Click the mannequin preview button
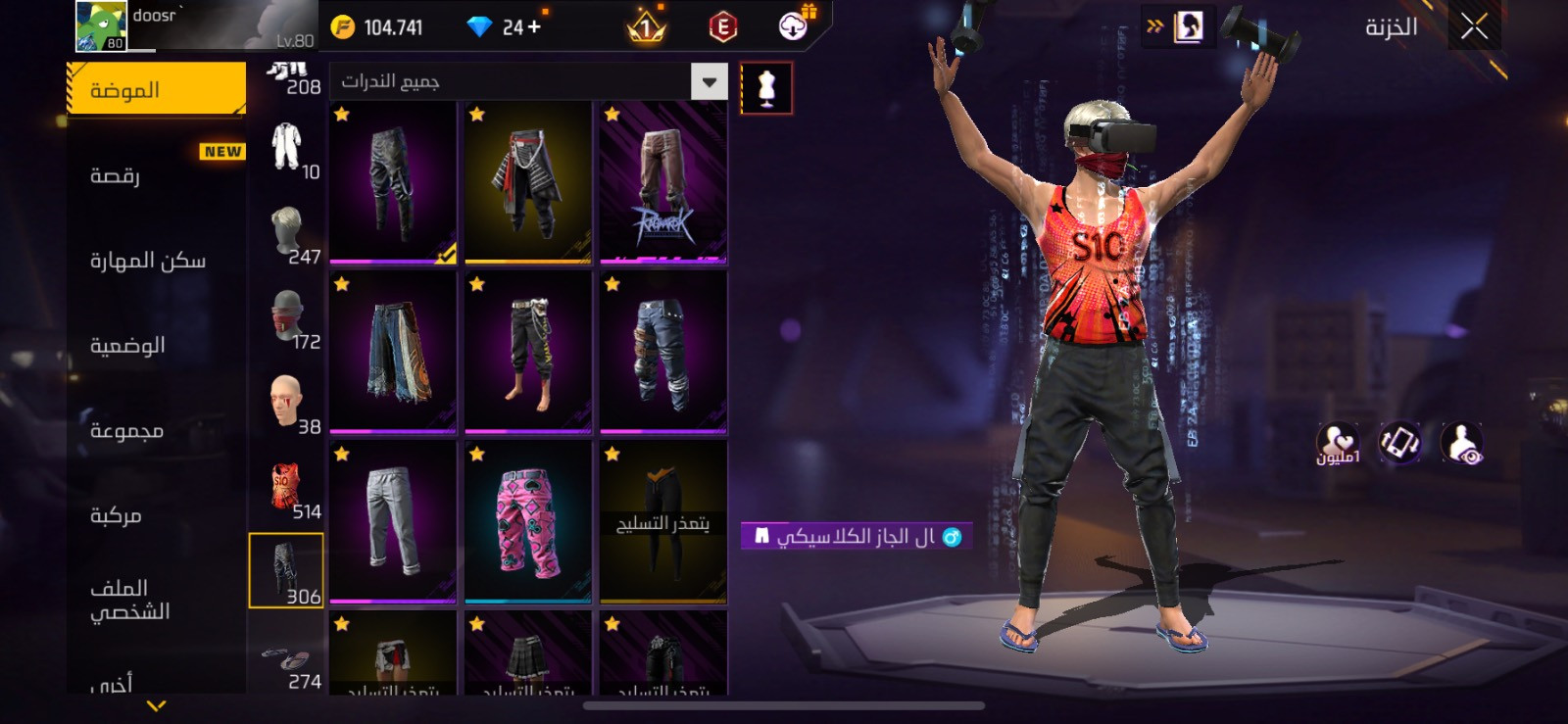The width and height of the screenshot is (1568, 724). coord(766,88)
